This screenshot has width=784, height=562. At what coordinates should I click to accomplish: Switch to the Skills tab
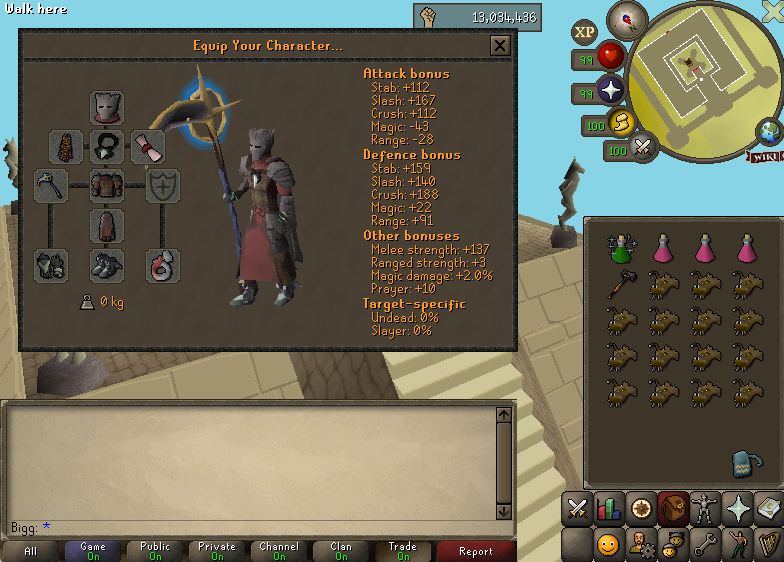[x=608, y=508]
